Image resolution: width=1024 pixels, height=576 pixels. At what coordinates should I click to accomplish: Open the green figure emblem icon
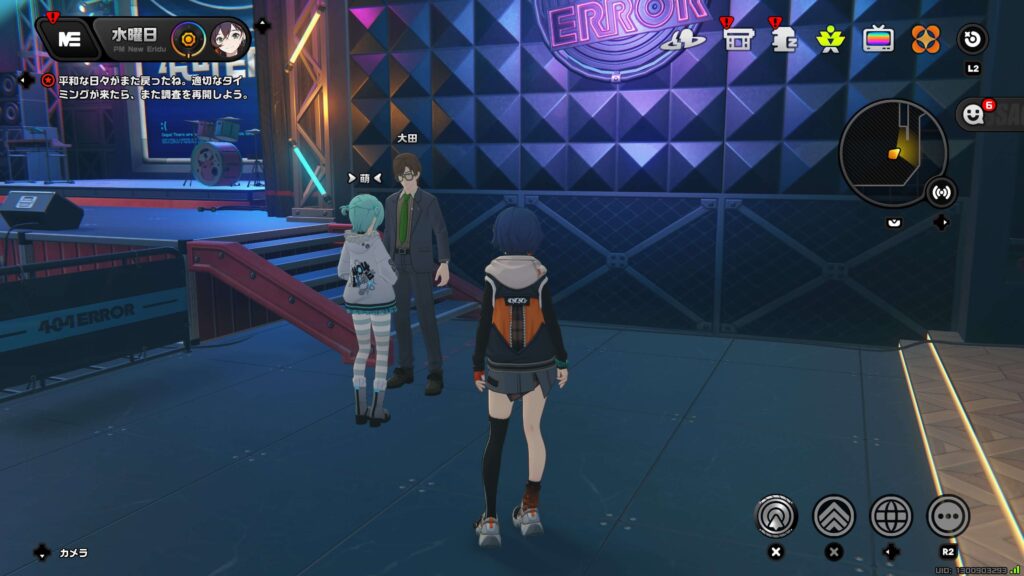click(x=830, y=40)
